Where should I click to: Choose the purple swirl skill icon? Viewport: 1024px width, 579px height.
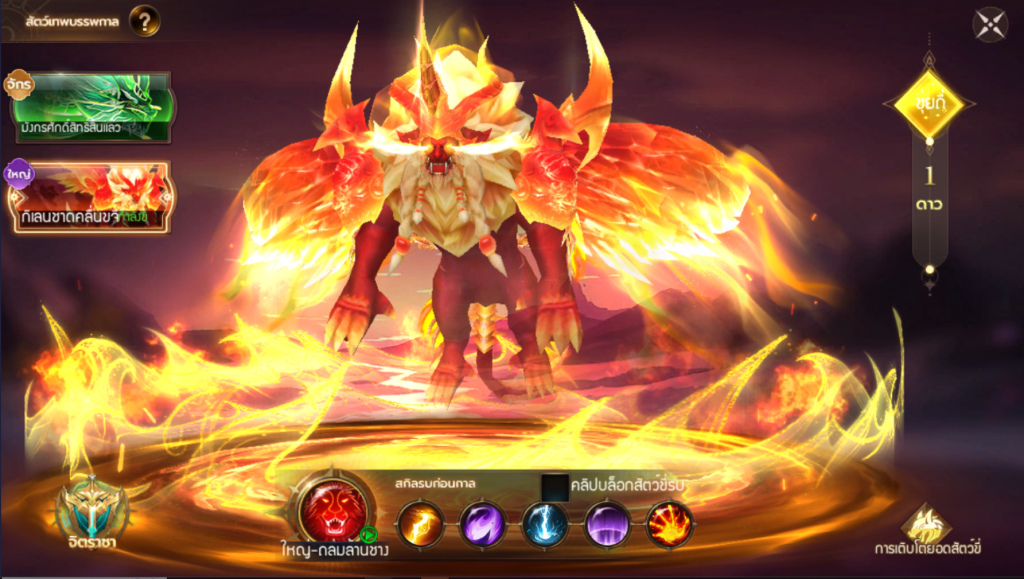[483, 524]
